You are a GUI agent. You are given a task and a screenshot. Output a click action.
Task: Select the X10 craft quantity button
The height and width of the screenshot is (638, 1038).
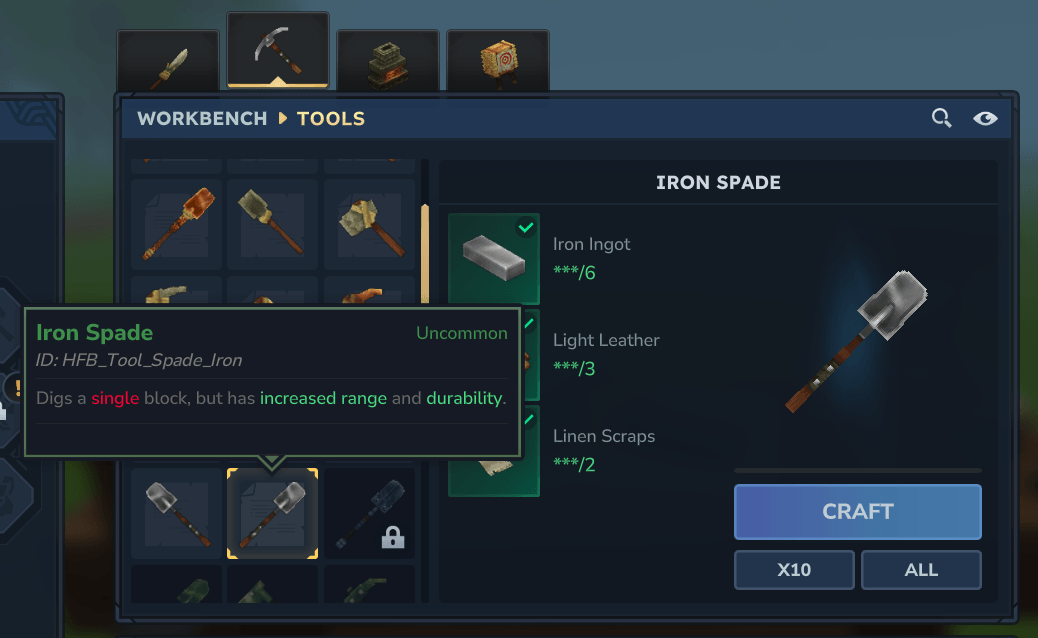pos(794,570)
